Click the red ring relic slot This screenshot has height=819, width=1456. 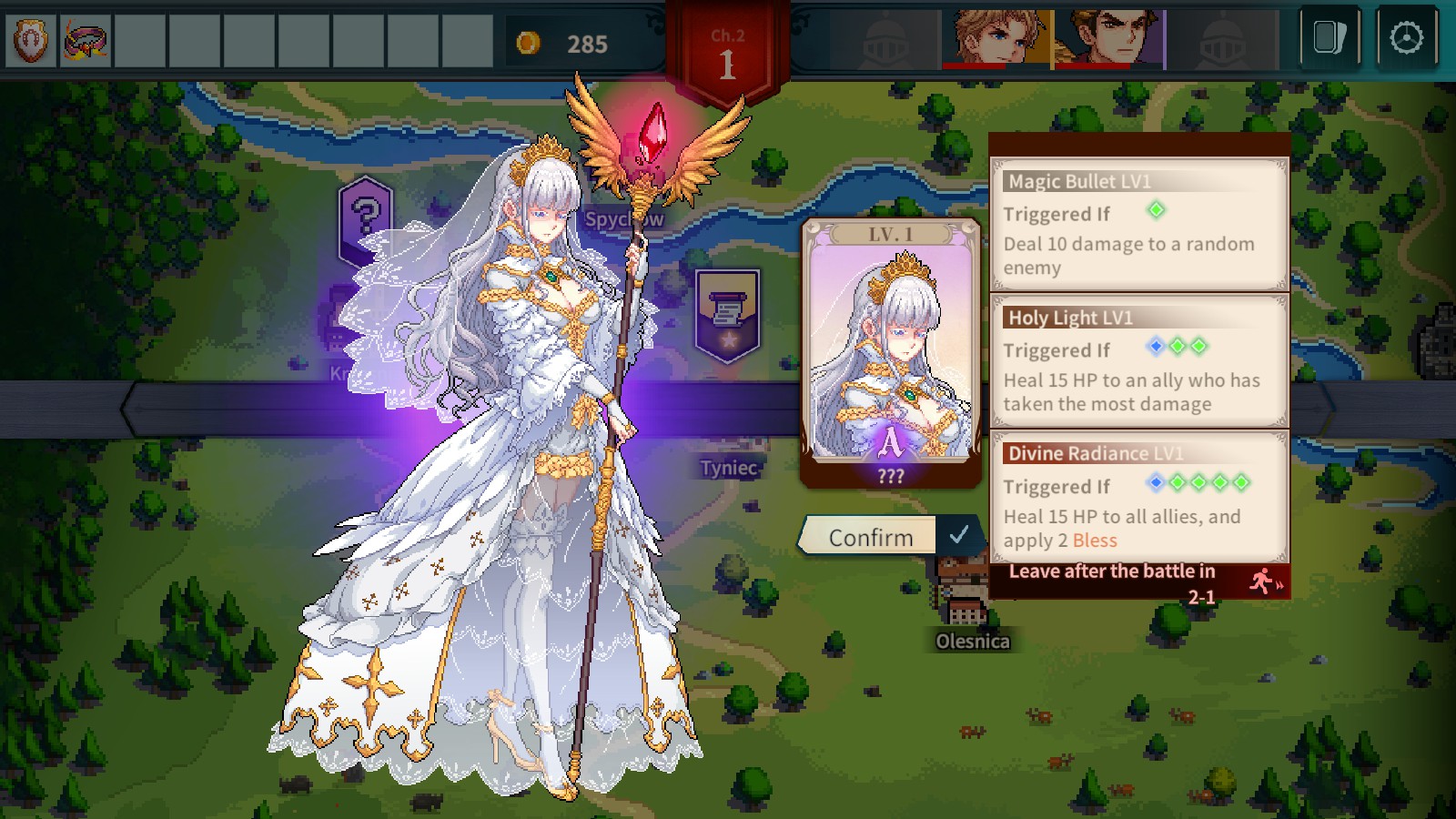(86, 41)
